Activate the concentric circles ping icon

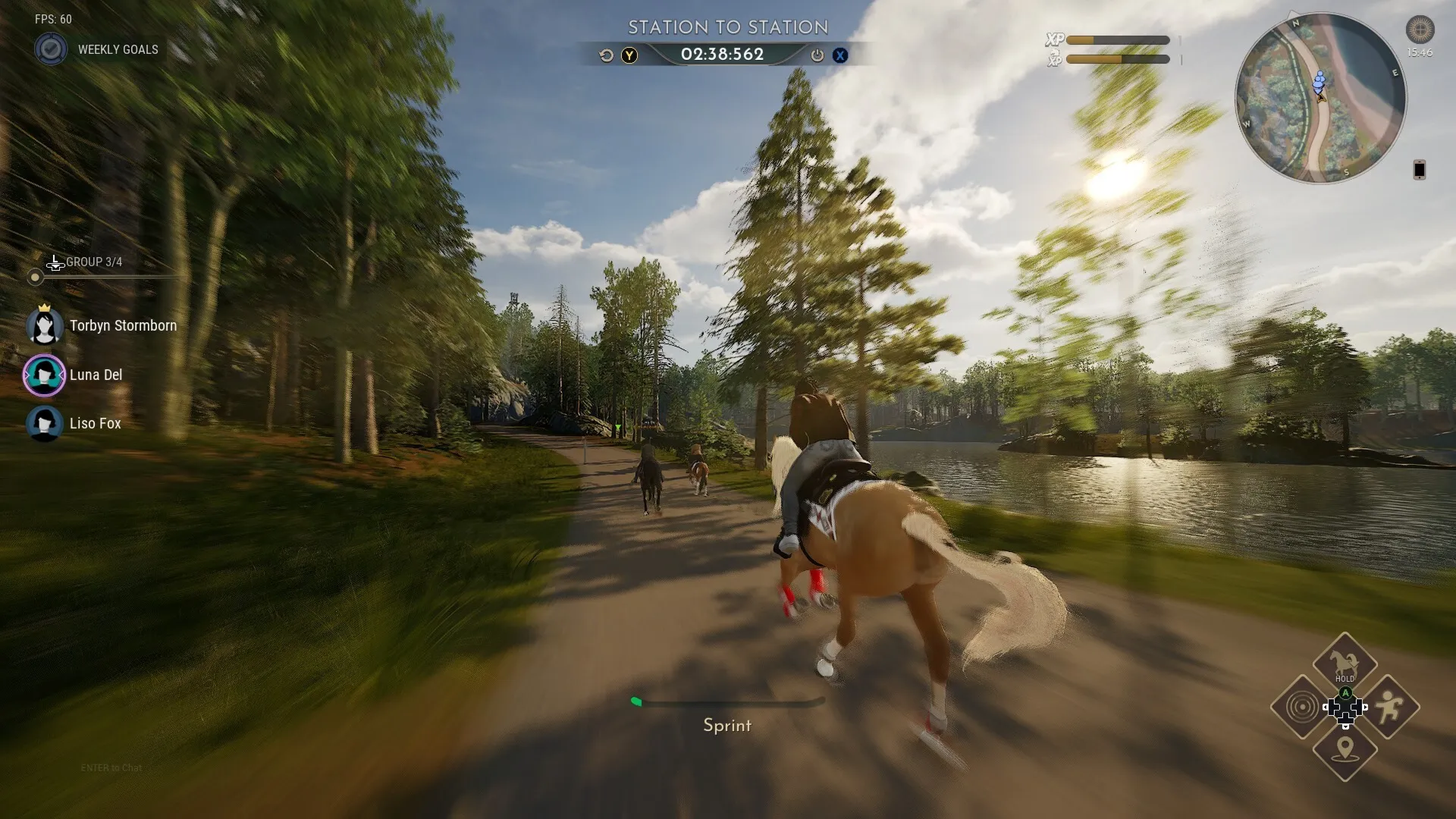click(1302, 708)
